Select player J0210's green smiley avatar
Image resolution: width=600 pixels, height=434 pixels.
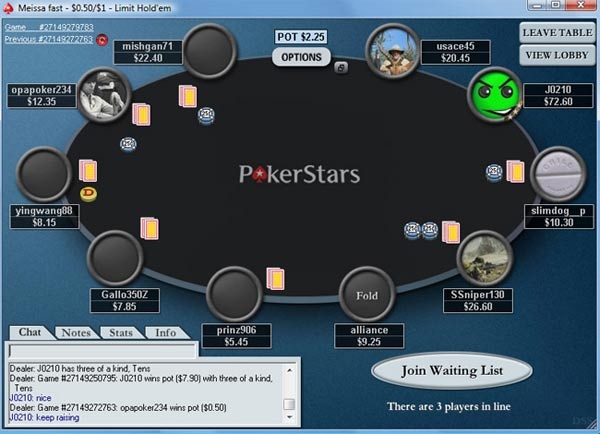point(494,94)
